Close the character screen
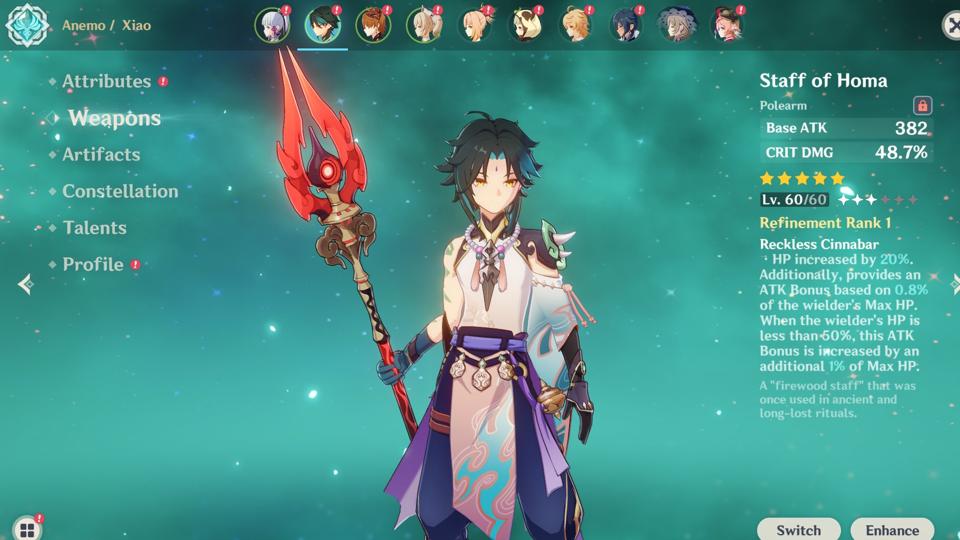This screenshot has width=960, height=540. pos(951,25)
